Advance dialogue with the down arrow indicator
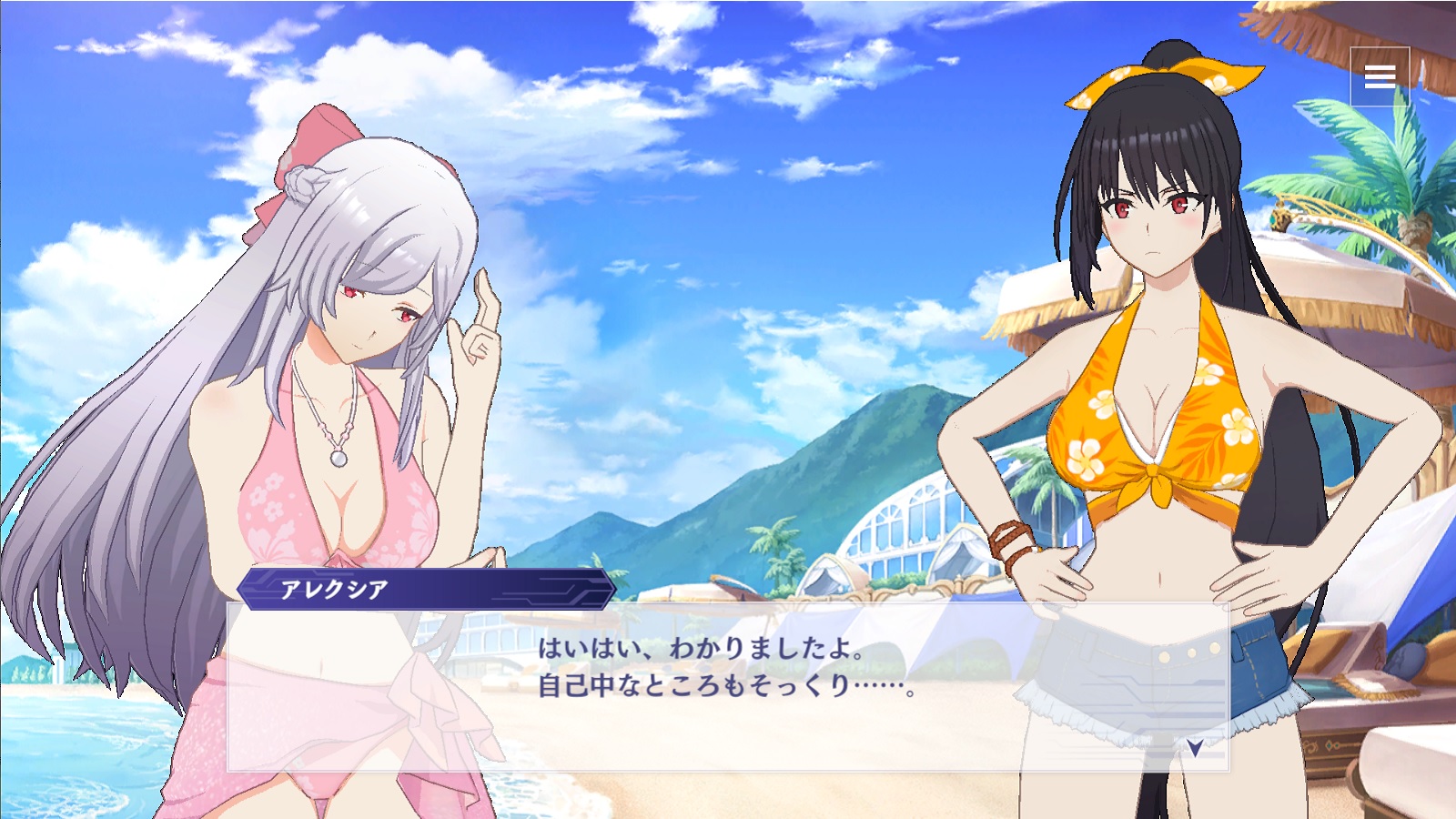This screenshot has height=819, width=1456. (x=1195, y=747)
